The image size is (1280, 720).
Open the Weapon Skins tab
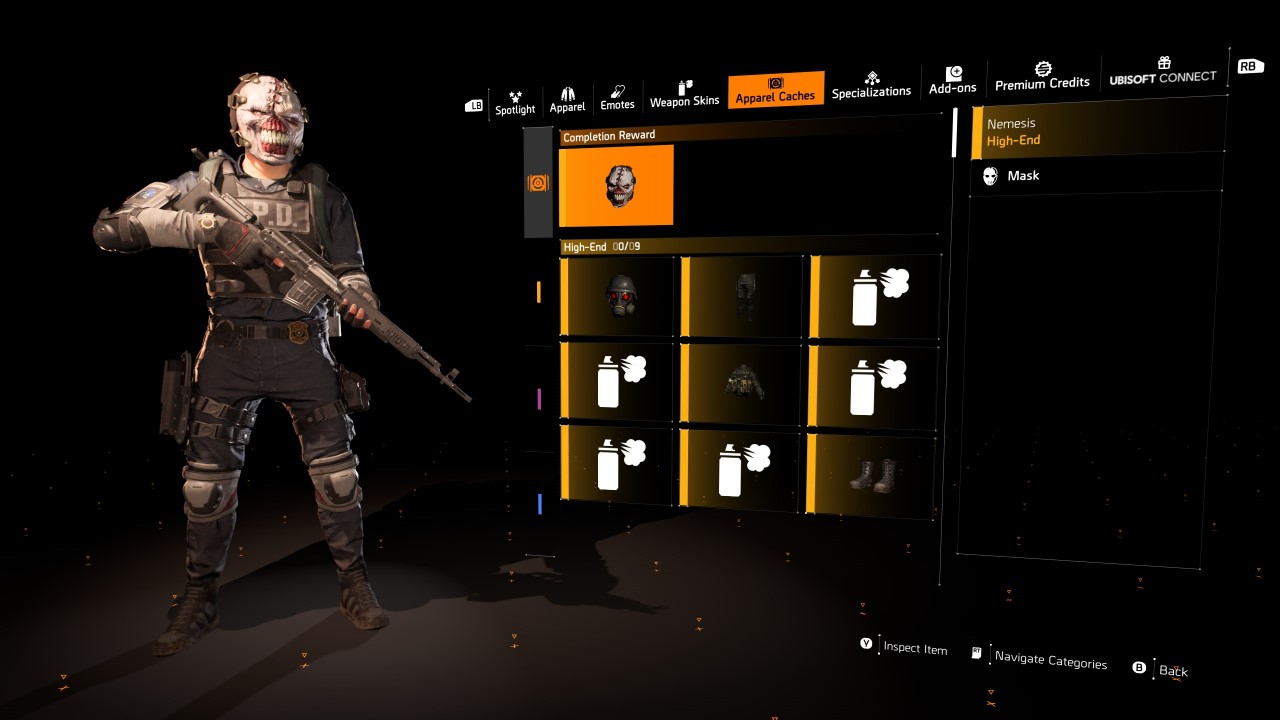tap(685, 95)
